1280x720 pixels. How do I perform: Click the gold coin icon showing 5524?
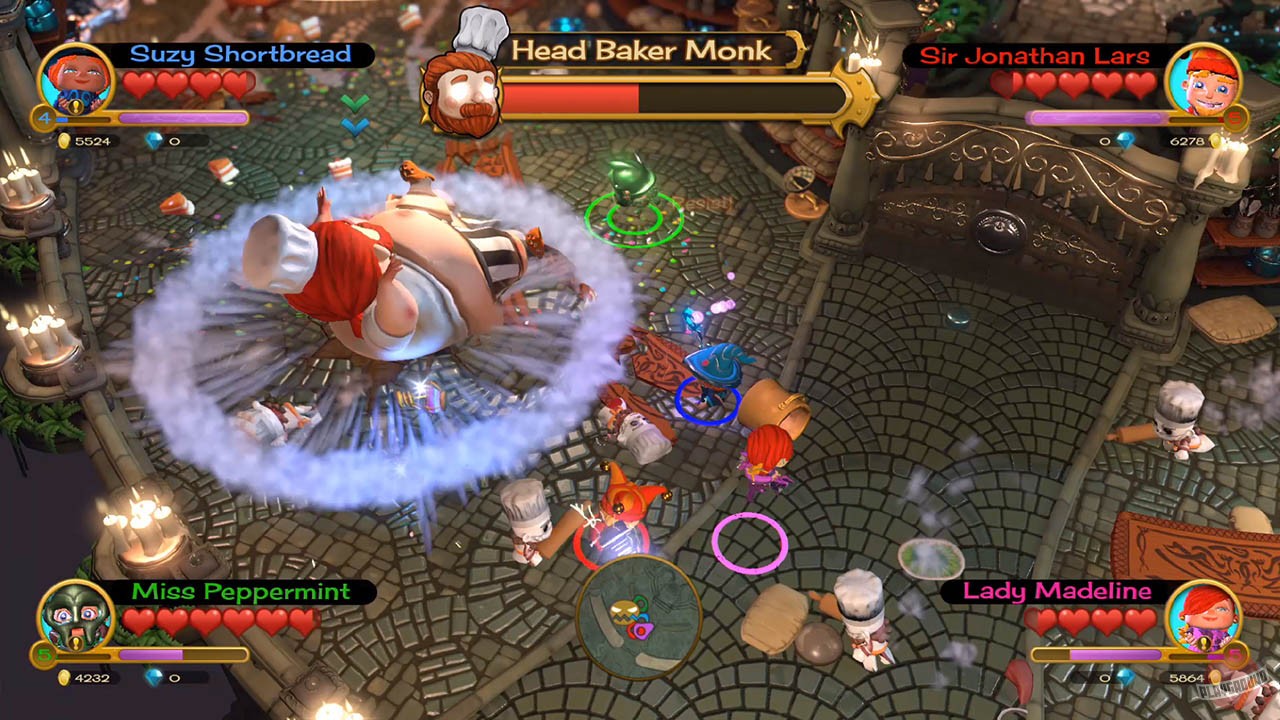pyautogui.click(x=67, y=141)
